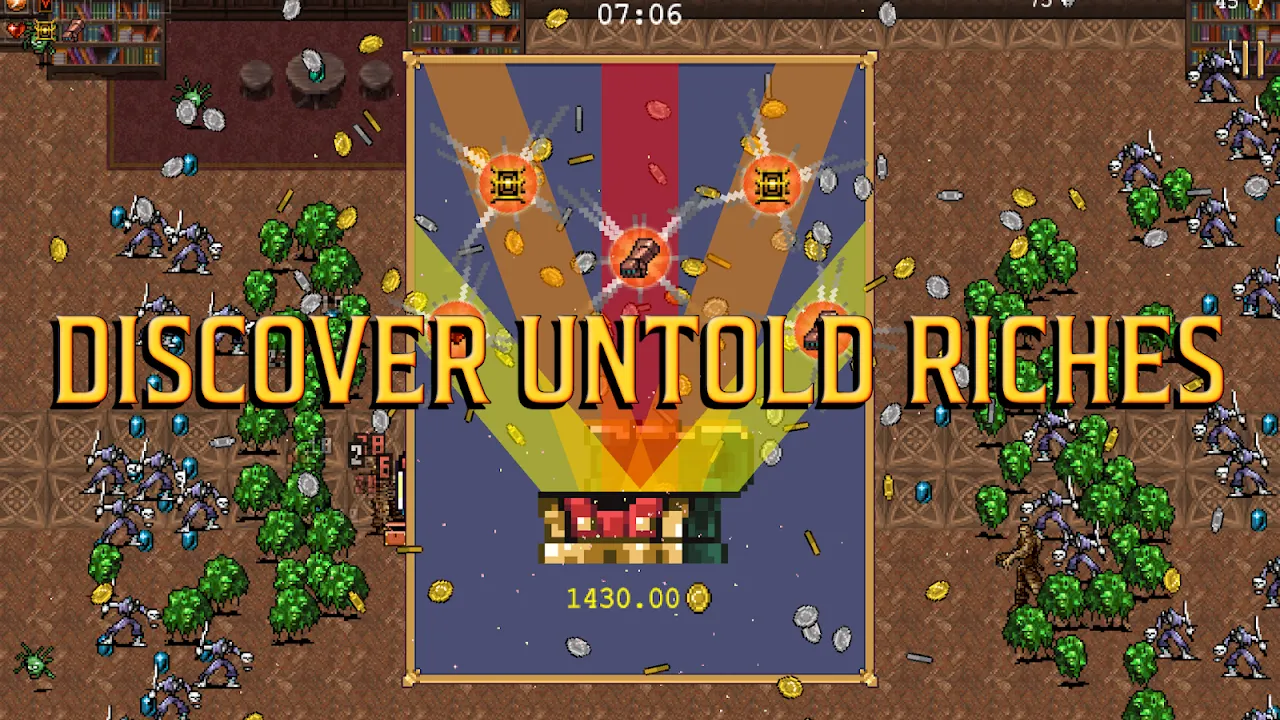Click the red heart health icon top-left
The image size is (1280, 720).
tap(15, 28)
